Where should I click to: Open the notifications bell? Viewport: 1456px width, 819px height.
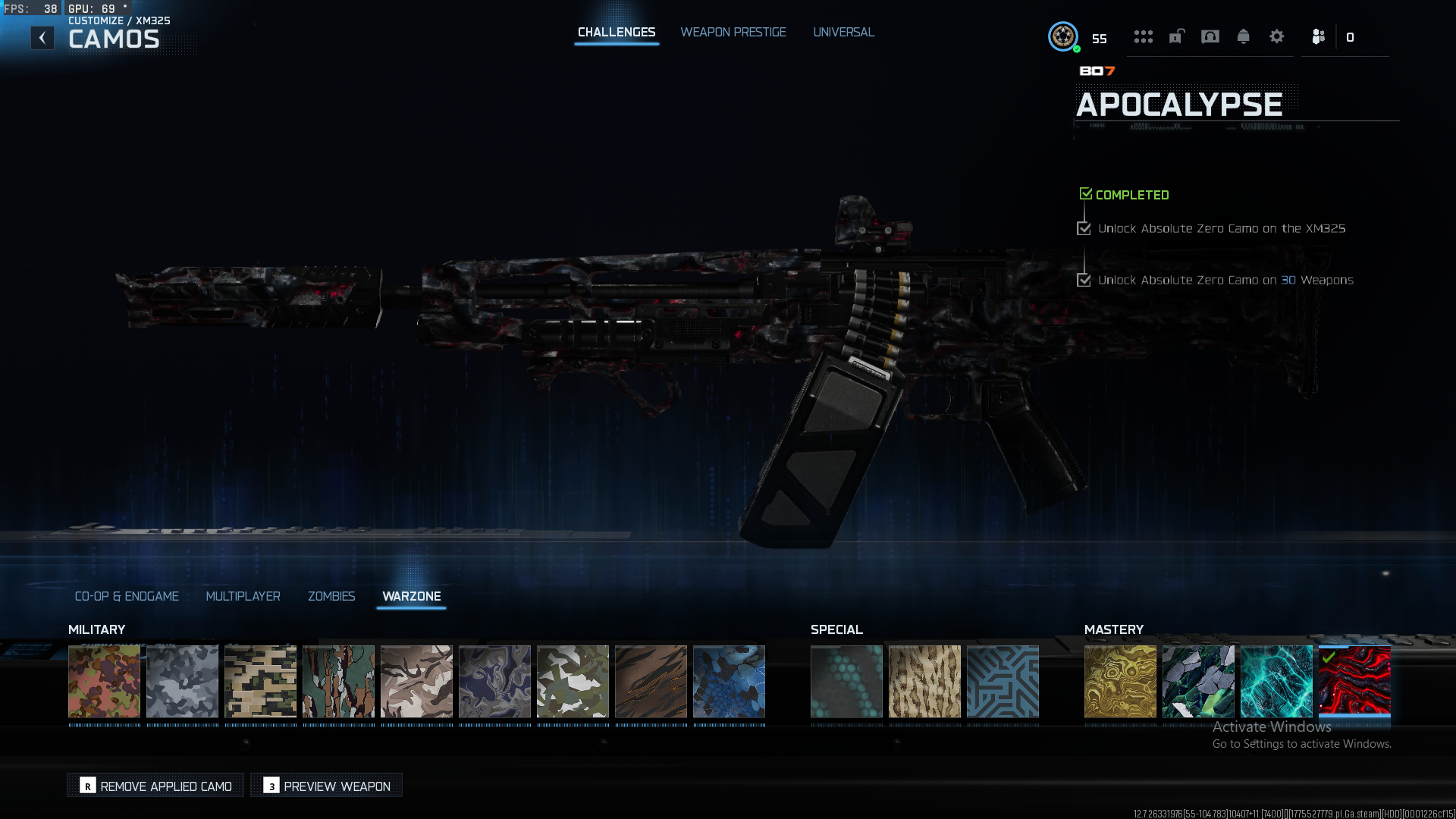click(x=1243, y=36)
